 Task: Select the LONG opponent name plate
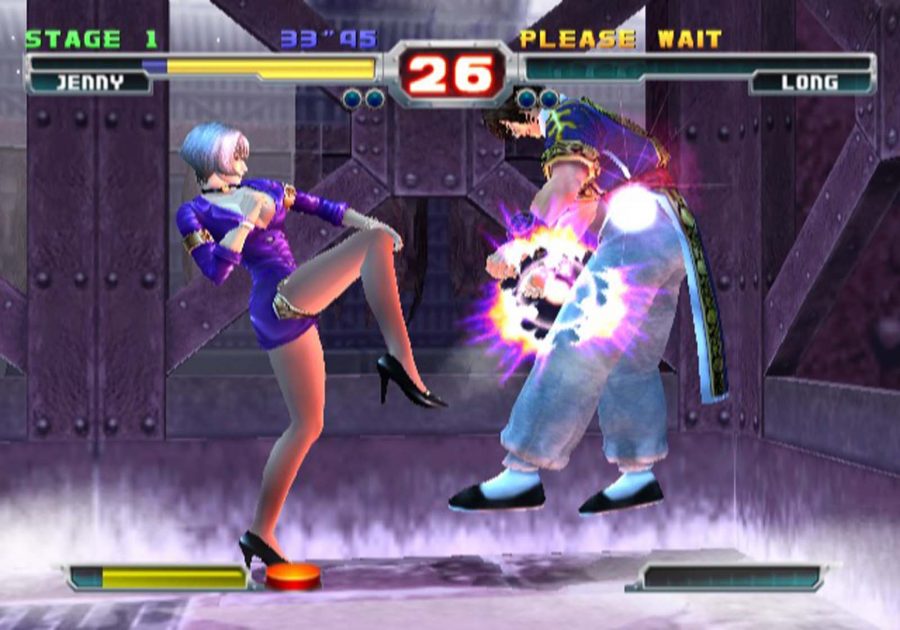(809, 84)
